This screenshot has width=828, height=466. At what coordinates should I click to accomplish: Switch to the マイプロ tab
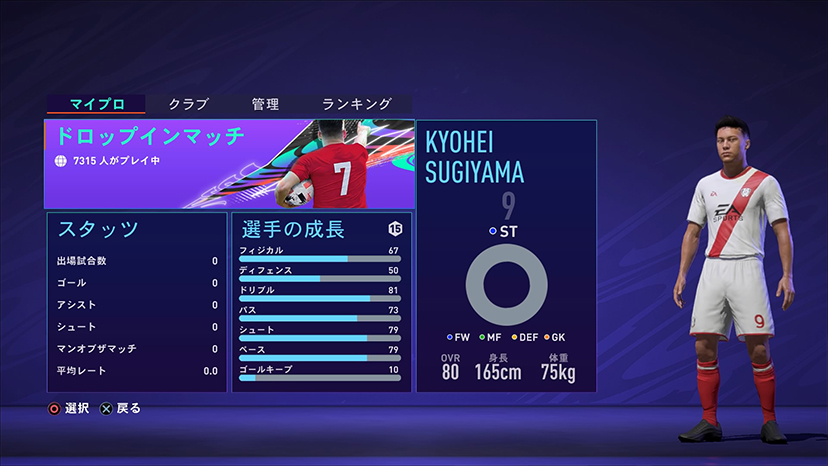(95, 104)
